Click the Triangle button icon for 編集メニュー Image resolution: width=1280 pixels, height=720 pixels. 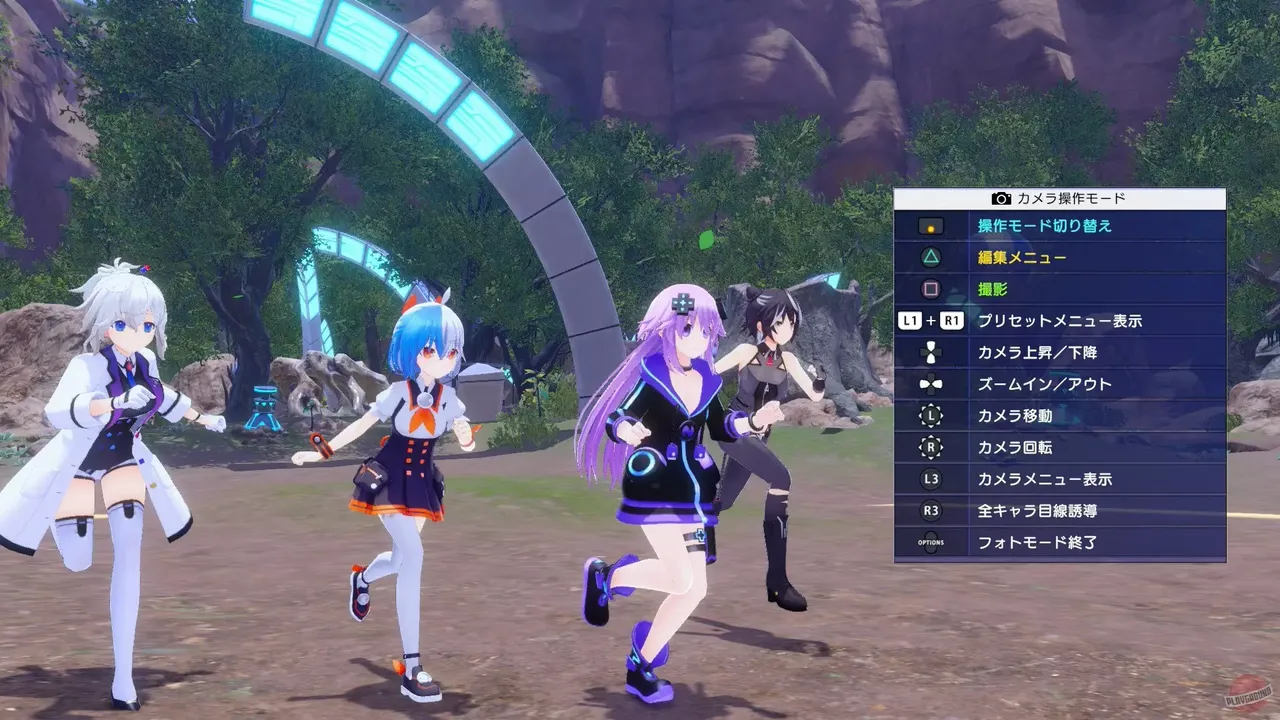tap(931, 258)
